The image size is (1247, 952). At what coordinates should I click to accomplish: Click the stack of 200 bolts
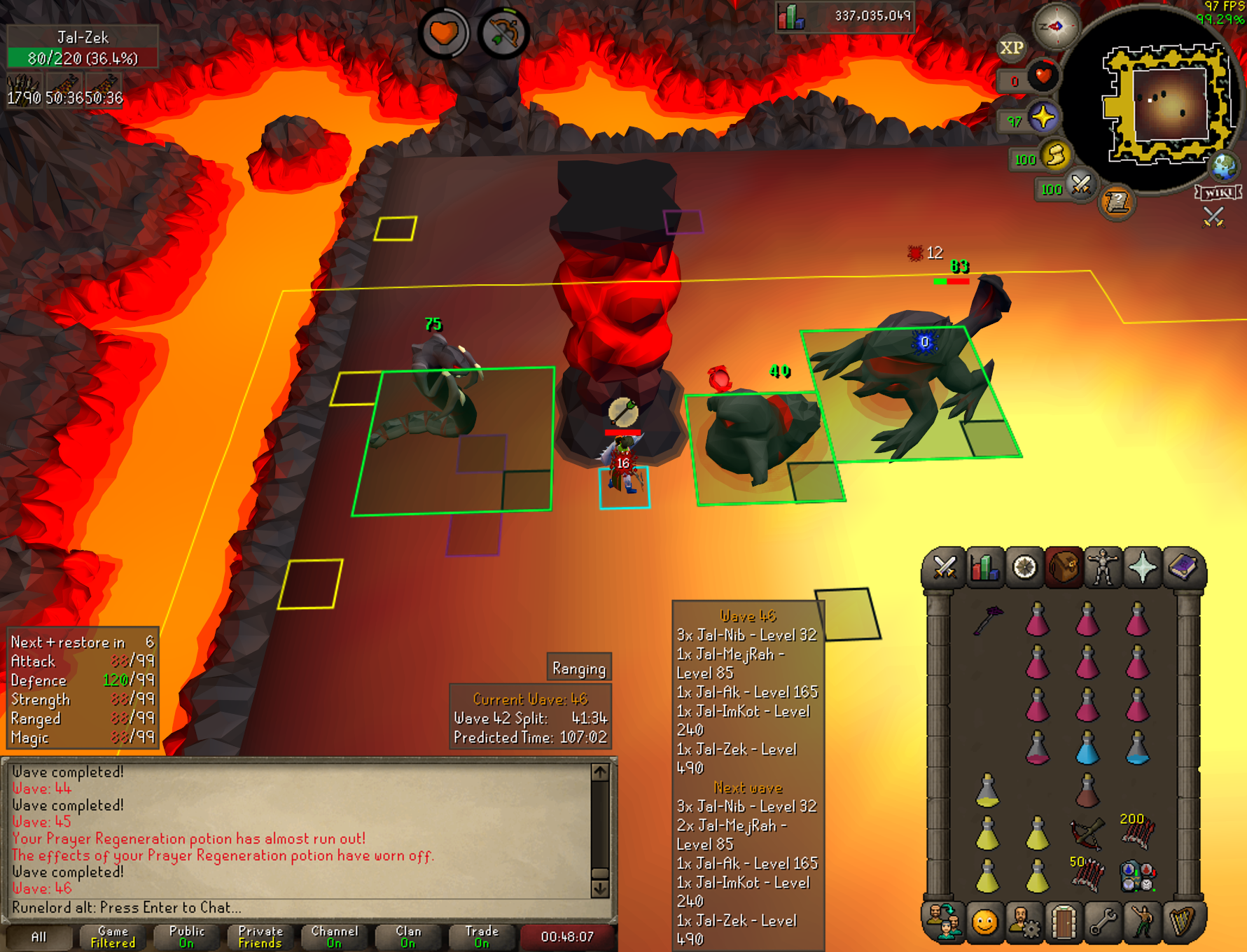click(1137, 832)
